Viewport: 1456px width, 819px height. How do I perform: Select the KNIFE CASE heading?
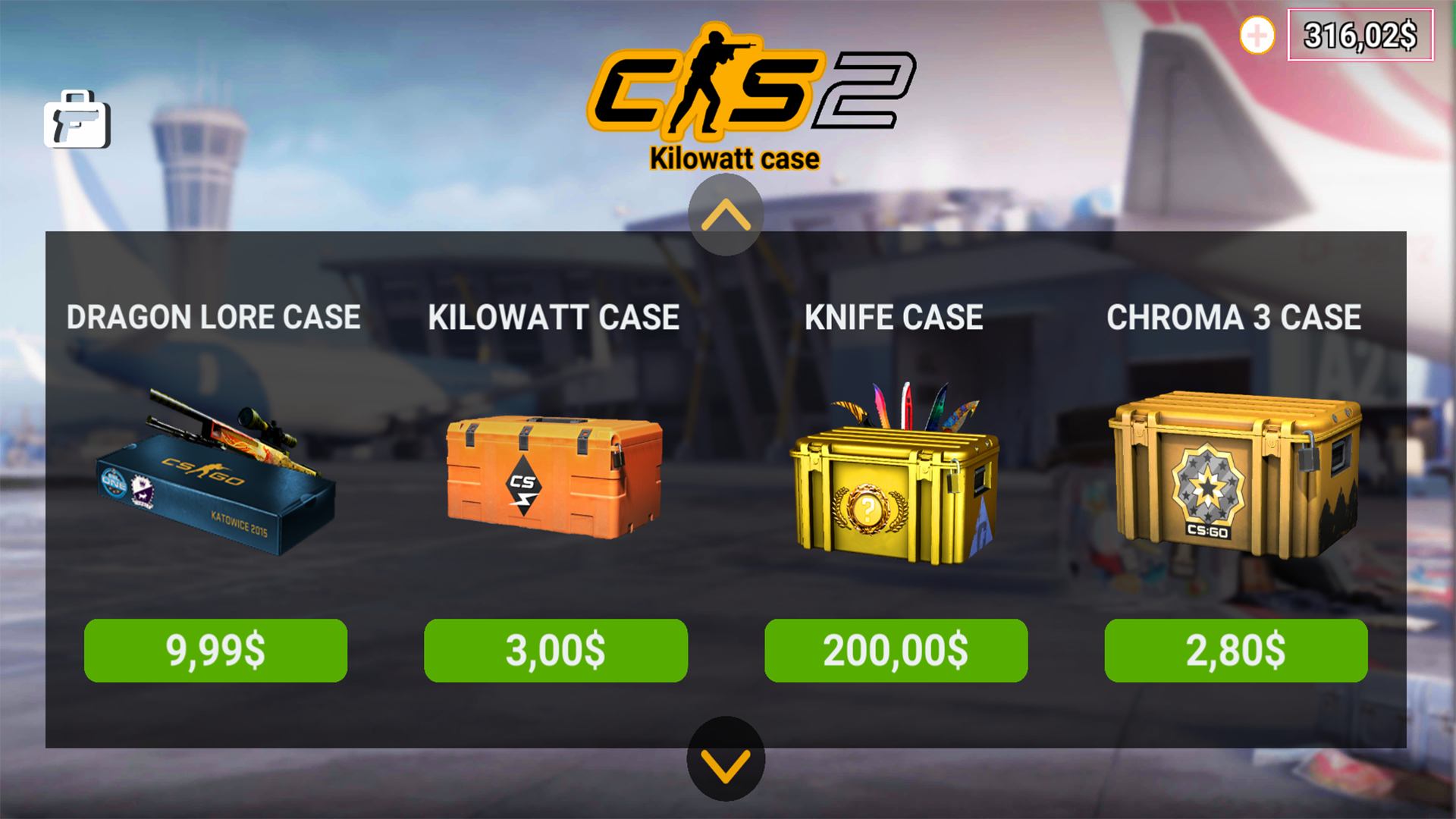click(894, 318)
